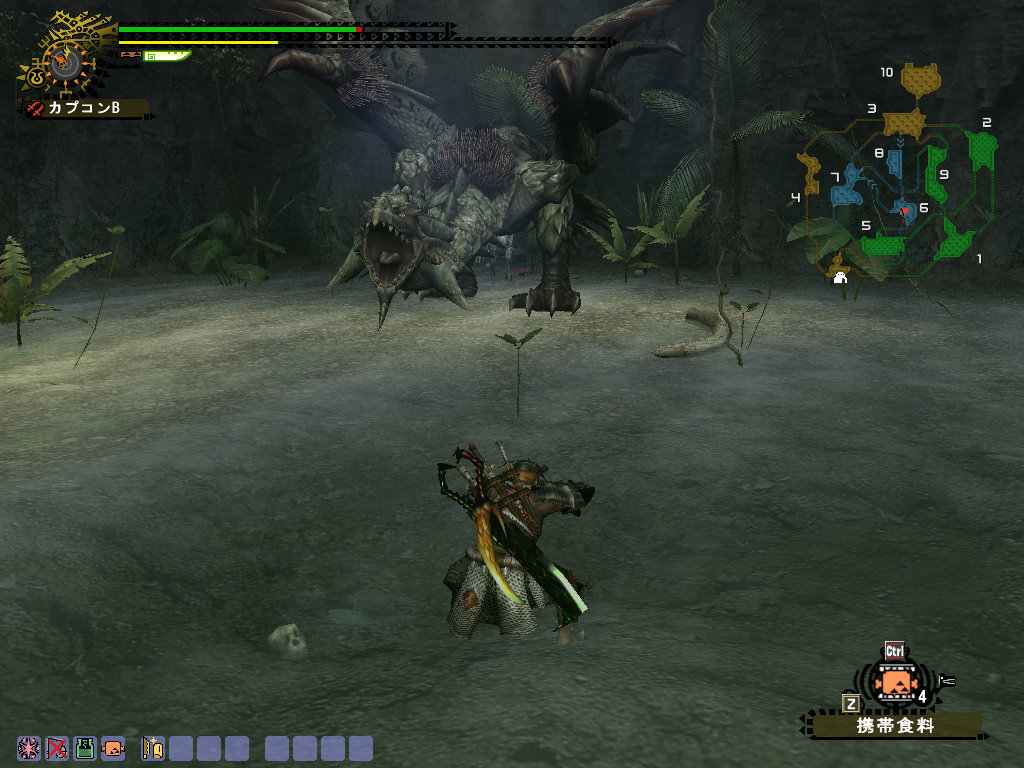Click the weapon sharpness gauge icon
Viewport: 1024px width, 768px height.
pyautogui.click(x=166, y=56)
